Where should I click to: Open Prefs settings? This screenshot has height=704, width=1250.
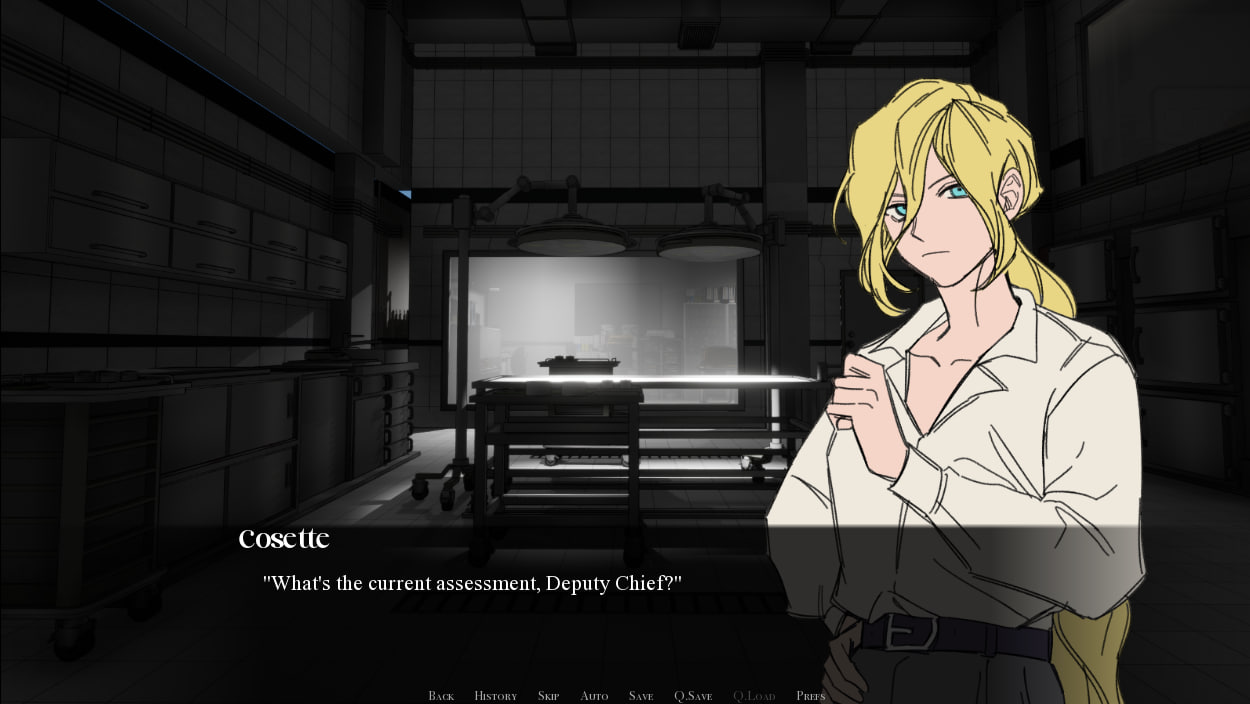click(810, 696)
